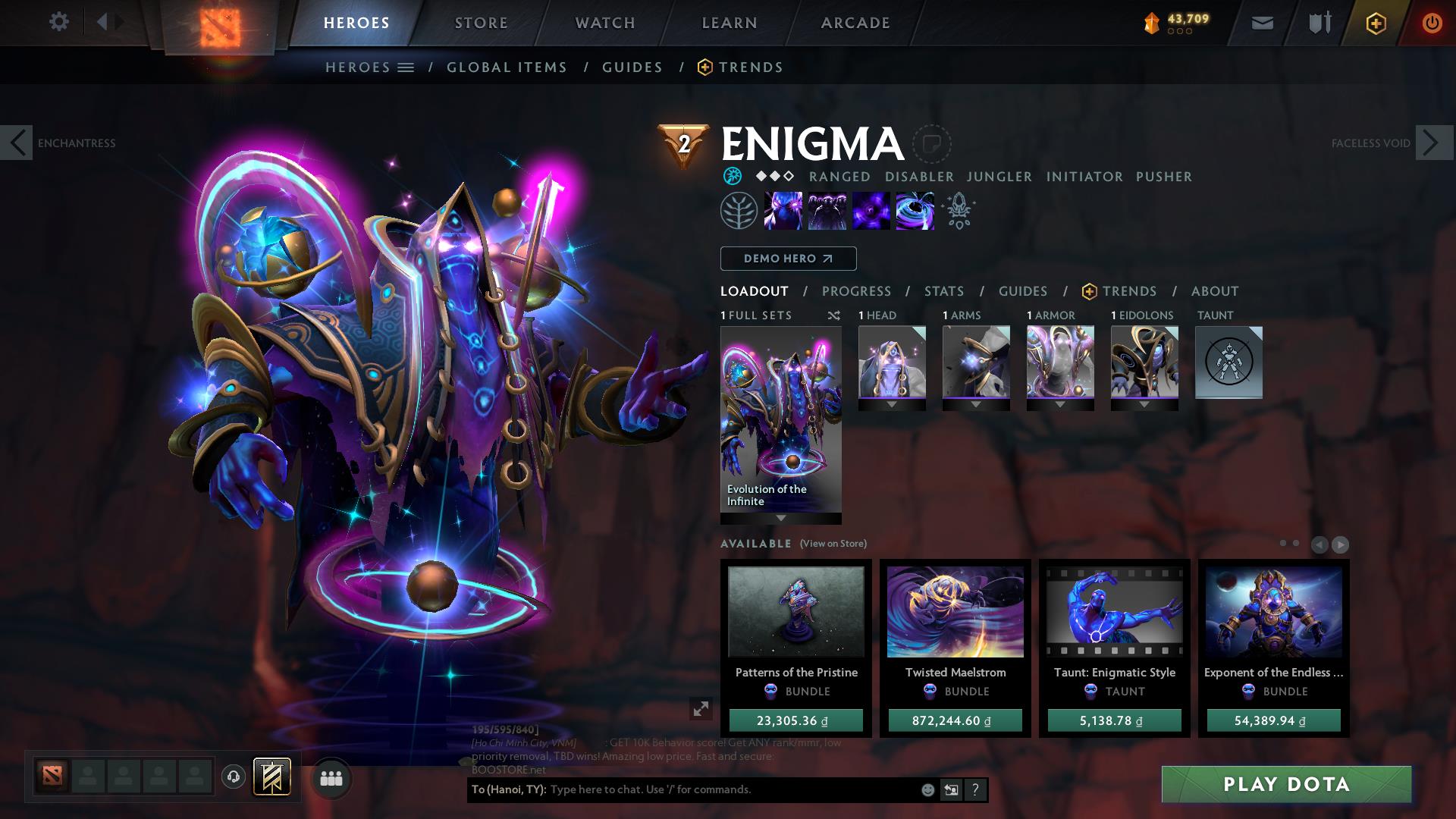The image size is (1456, 819).
Task: Switch to the STATS tab
Action: pyautogui.click(x=943, y=291)
